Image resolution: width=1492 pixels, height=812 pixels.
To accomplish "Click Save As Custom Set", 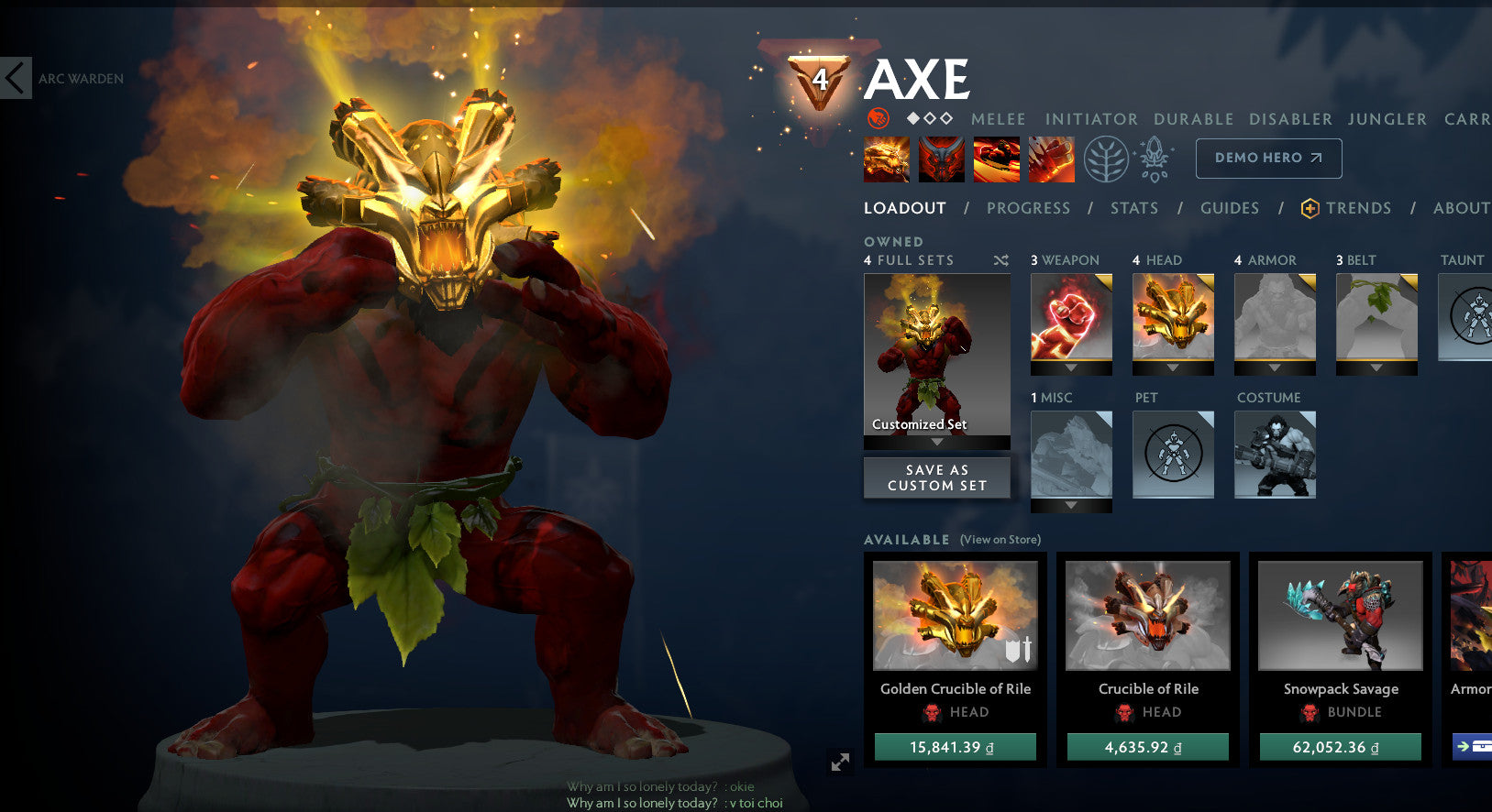I will click(936, 477).
